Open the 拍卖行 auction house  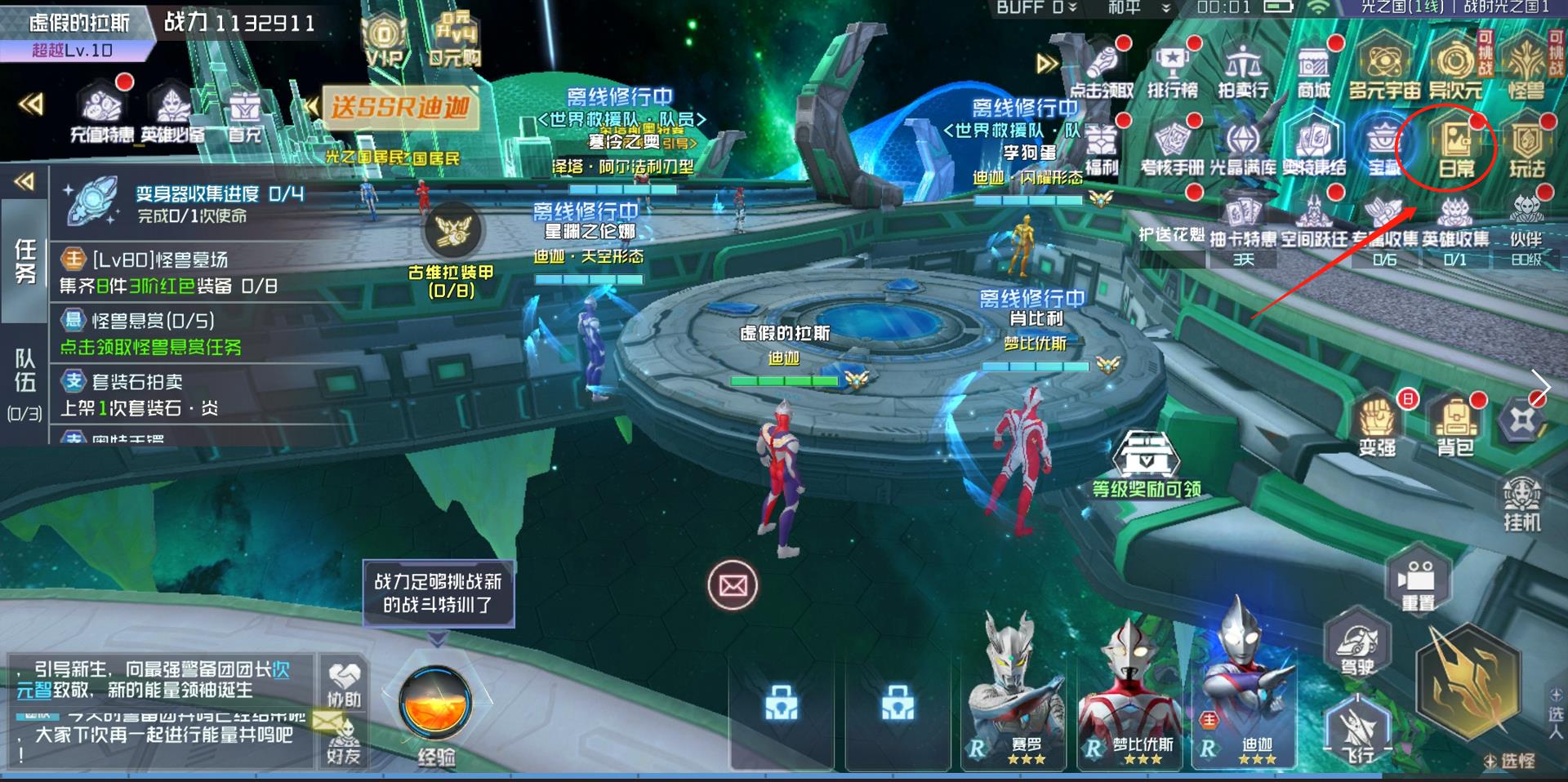pyautogui.click(x=1242, y=71)
